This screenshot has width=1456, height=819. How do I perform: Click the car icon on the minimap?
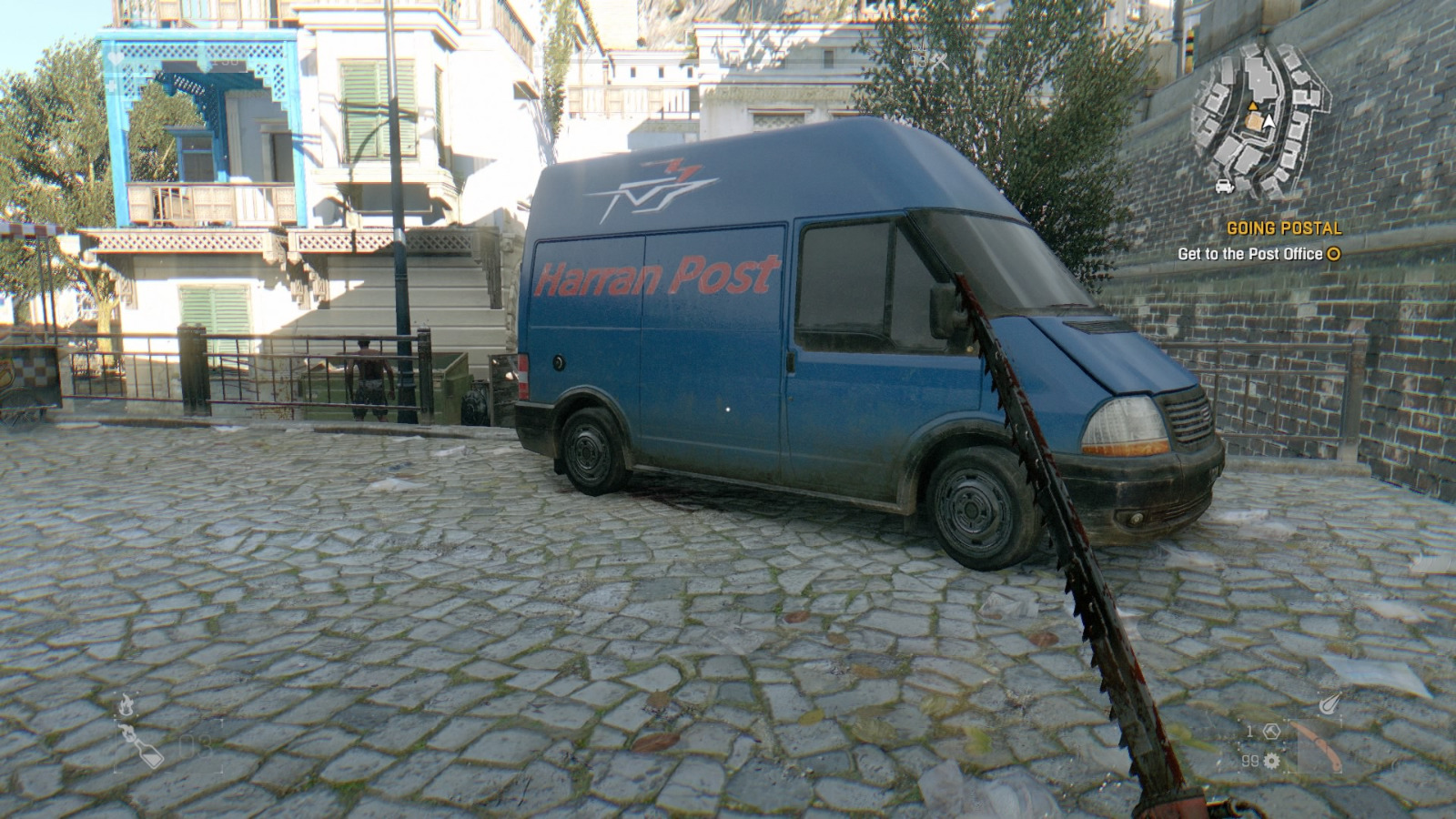[x=1223, y=187]
